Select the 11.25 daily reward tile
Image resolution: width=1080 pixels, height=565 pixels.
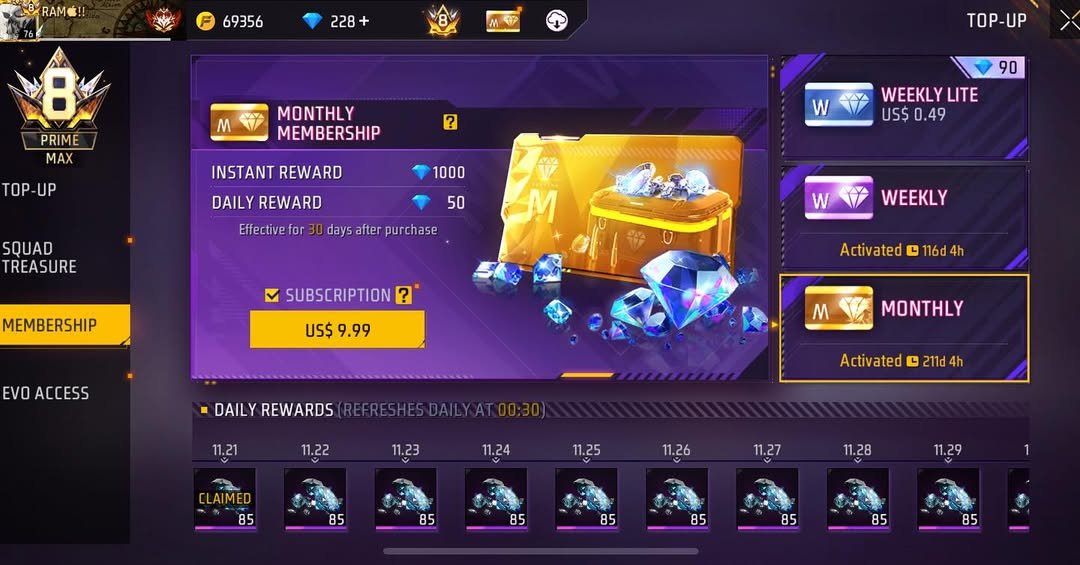[x=586, y=498]
